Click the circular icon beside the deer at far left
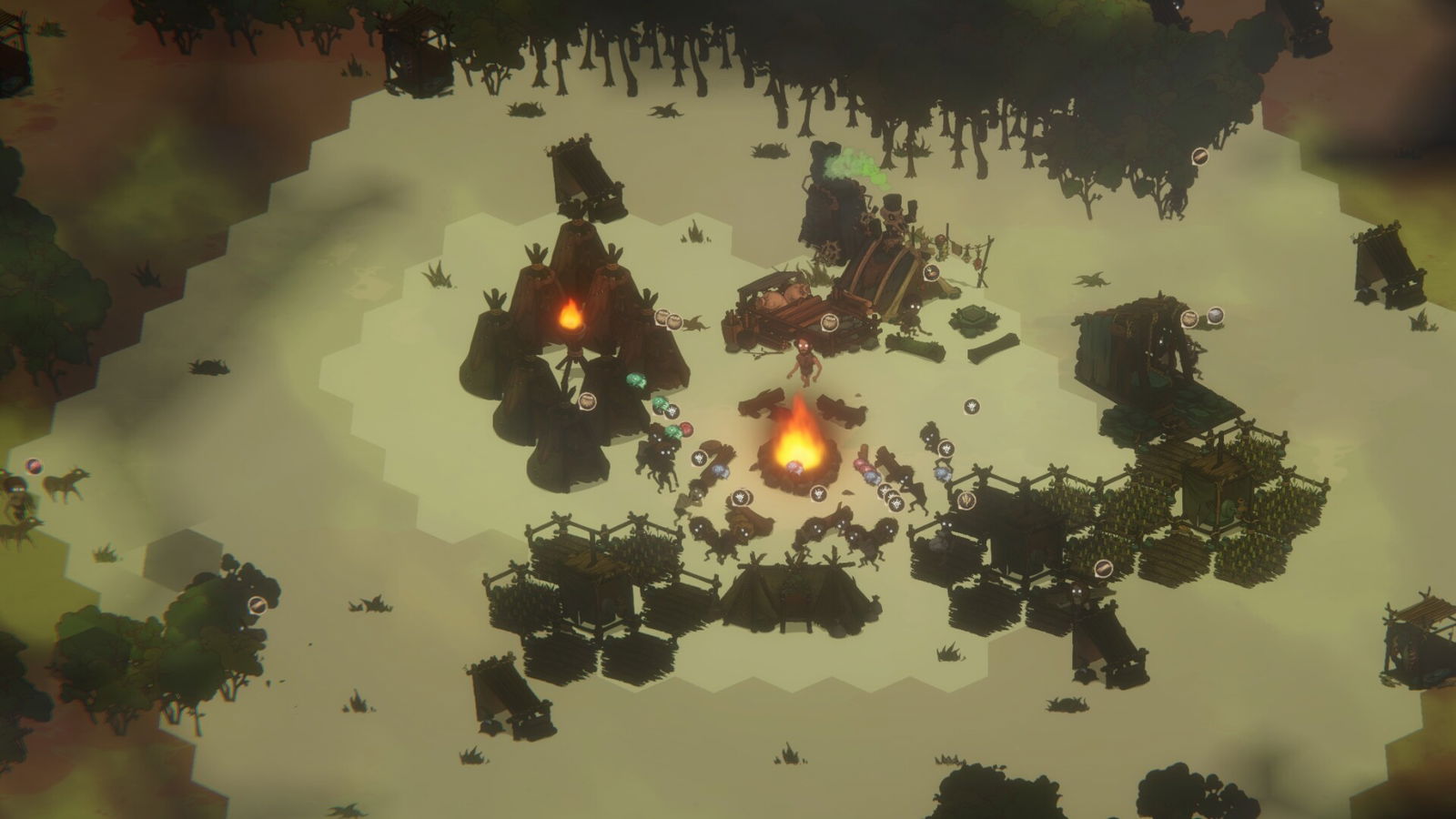The image size is (1456, 819). point(34,466)
